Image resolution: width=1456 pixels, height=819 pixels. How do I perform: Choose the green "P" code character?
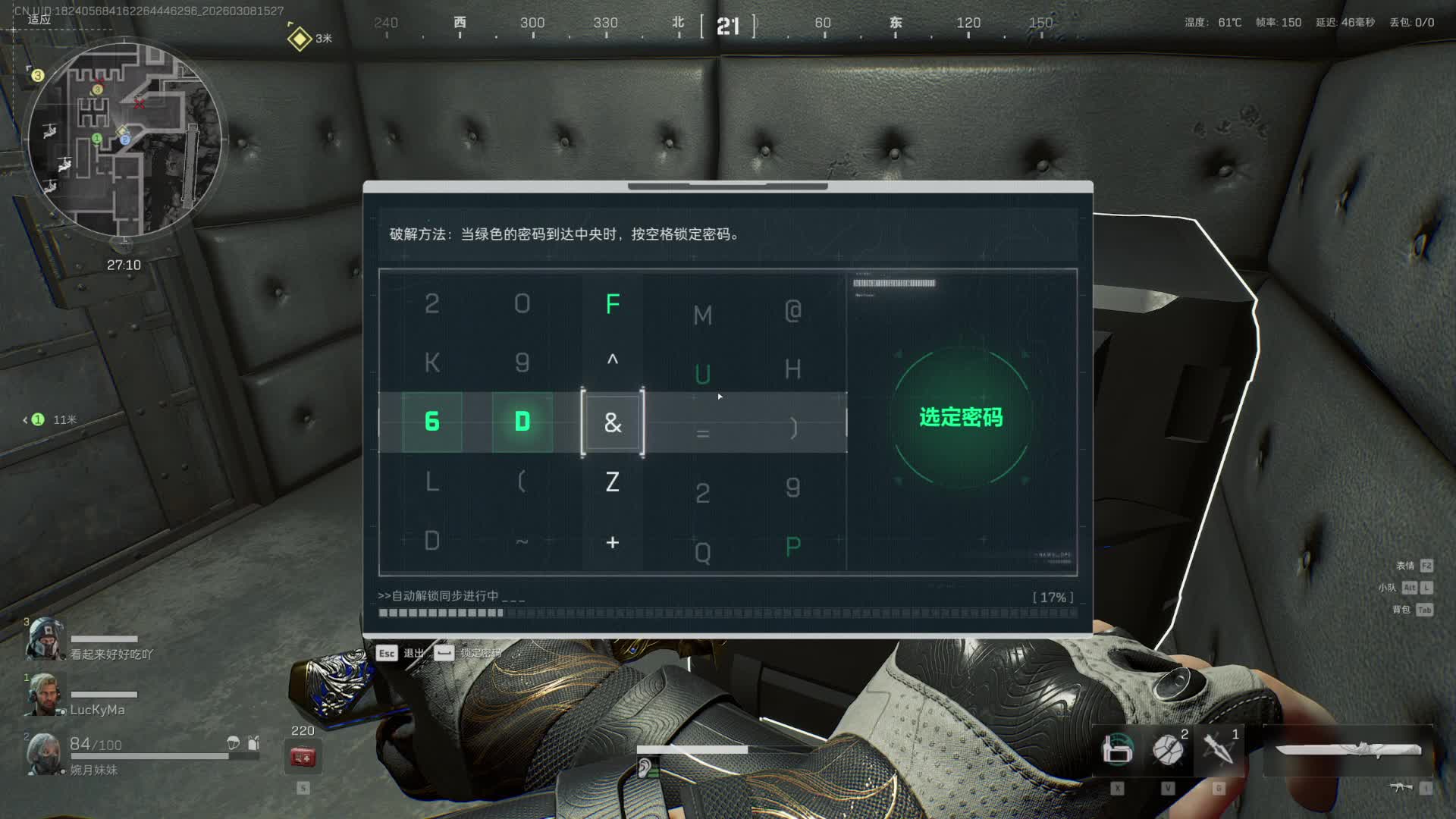click(793, 546)
